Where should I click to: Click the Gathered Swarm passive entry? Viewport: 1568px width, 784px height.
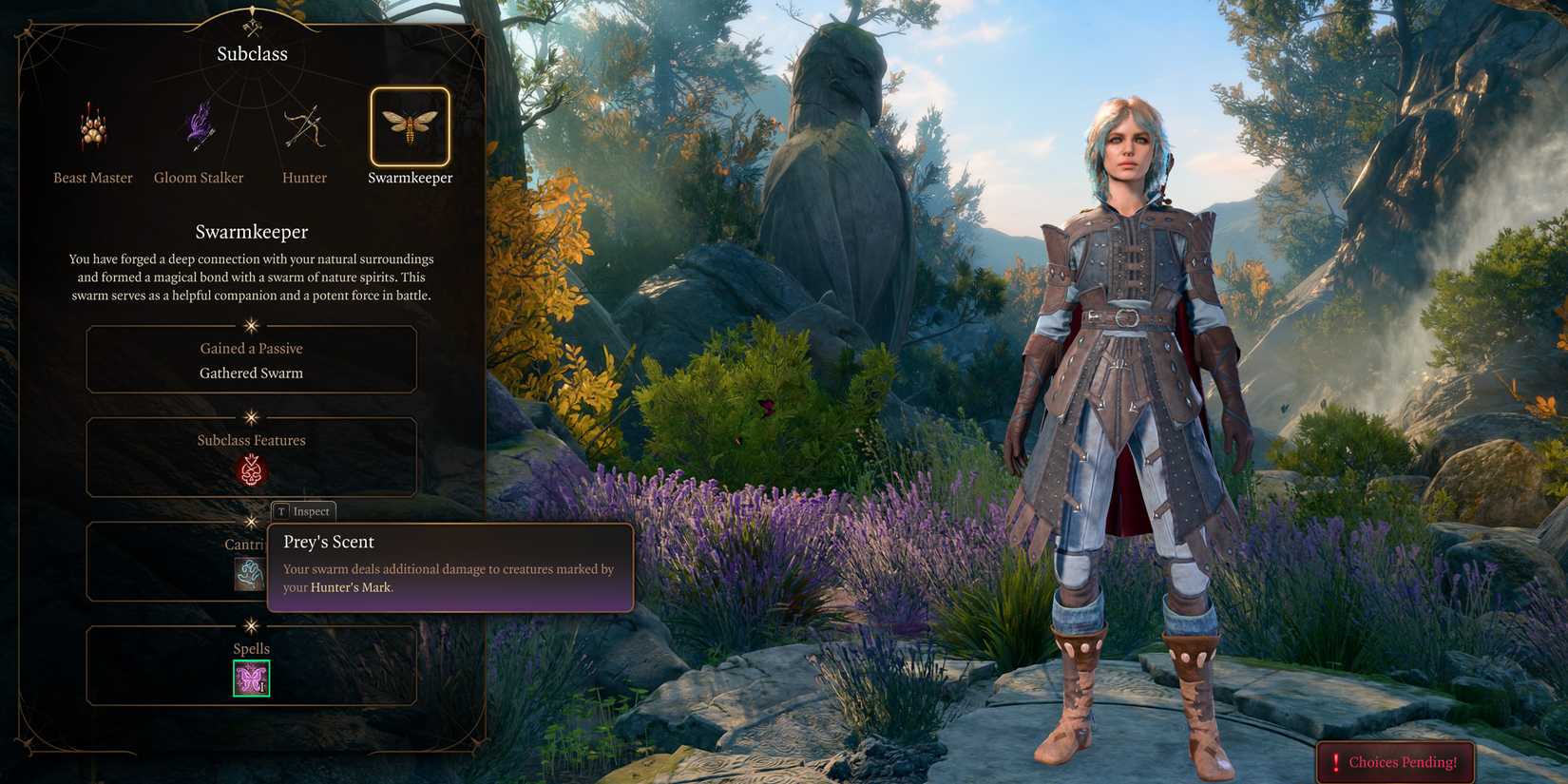[x=251, y=373]
